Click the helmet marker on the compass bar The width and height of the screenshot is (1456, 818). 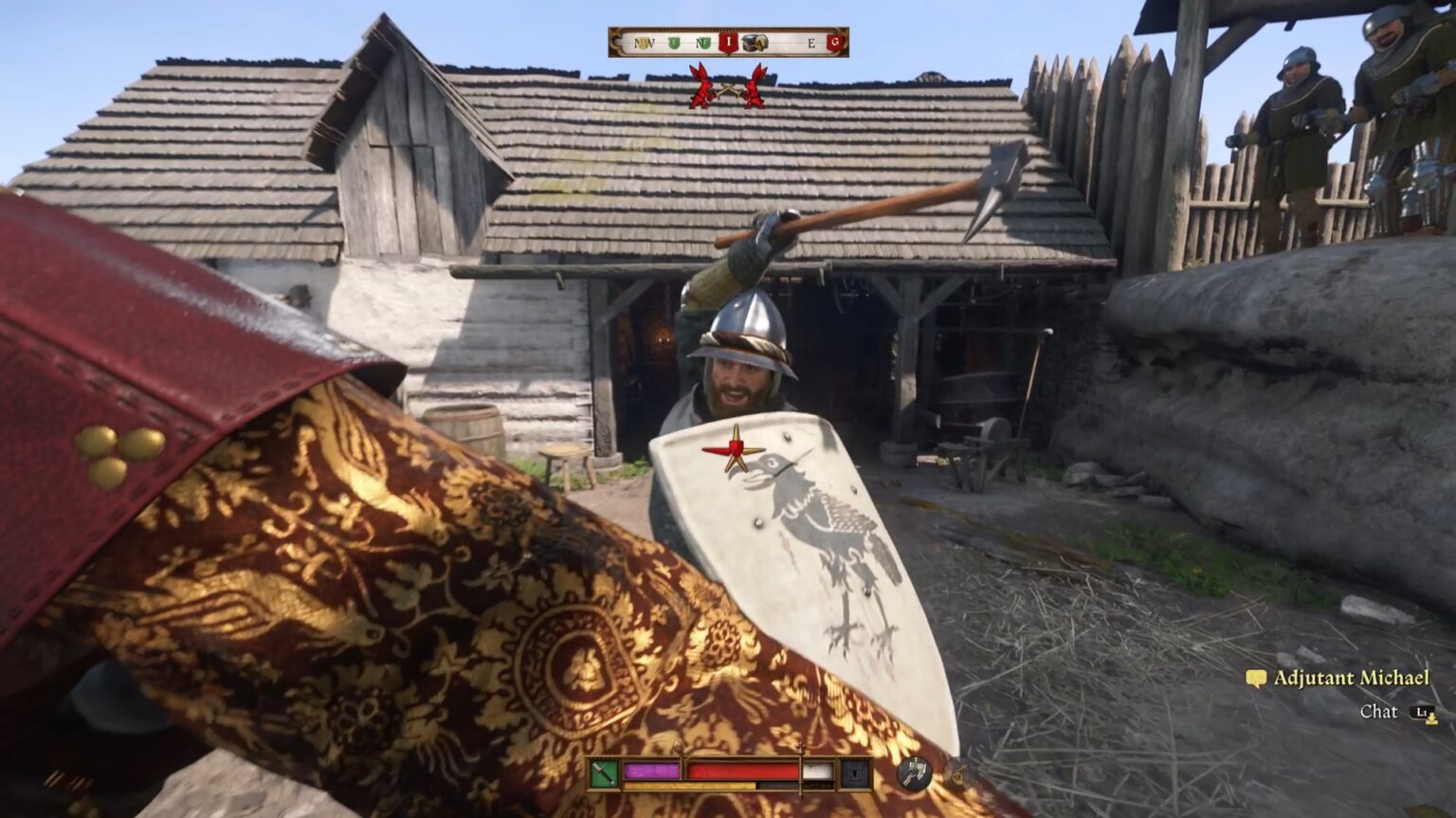pos(755,42)
